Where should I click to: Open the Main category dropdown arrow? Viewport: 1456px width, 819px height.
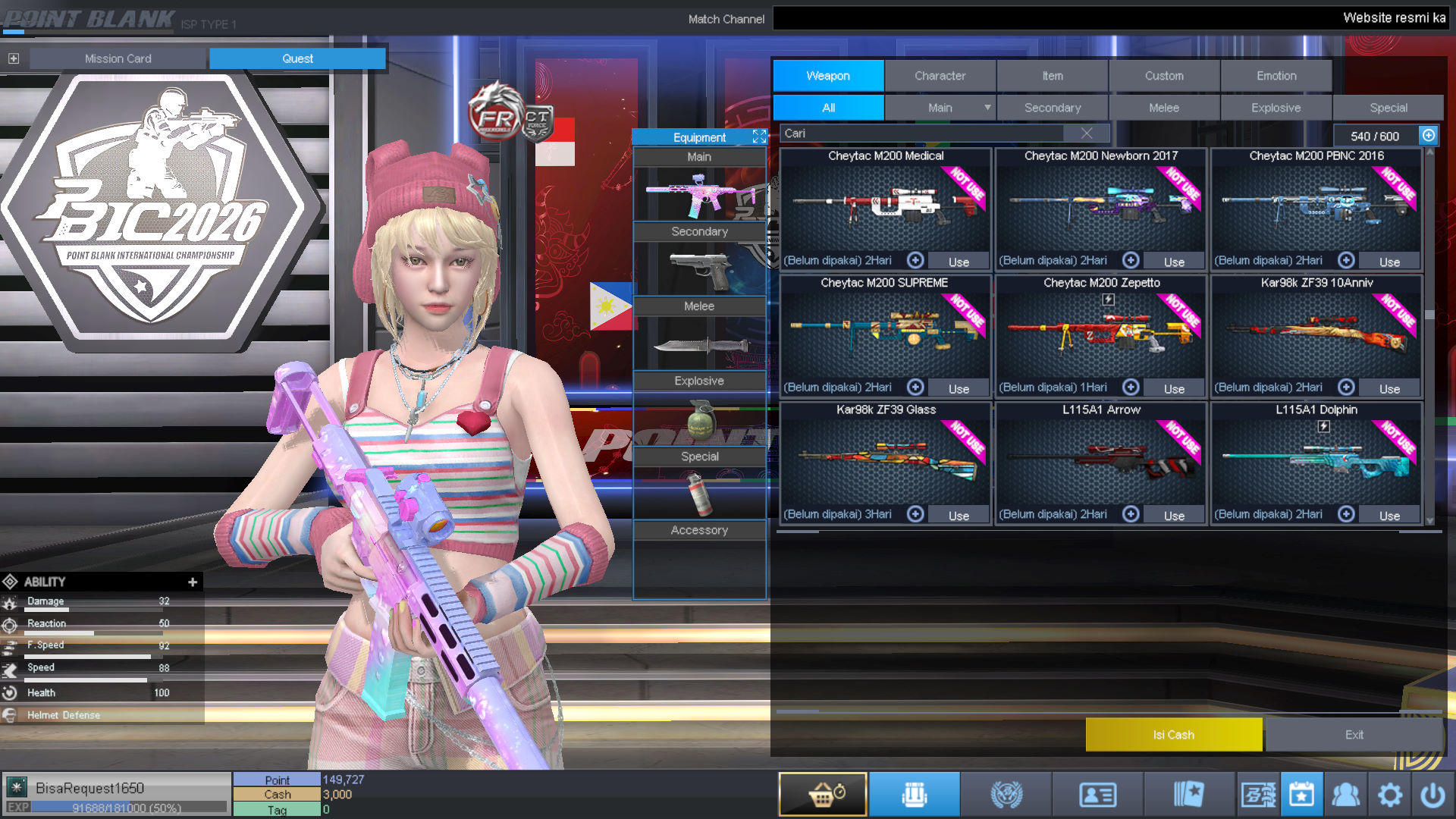[988, 107]
